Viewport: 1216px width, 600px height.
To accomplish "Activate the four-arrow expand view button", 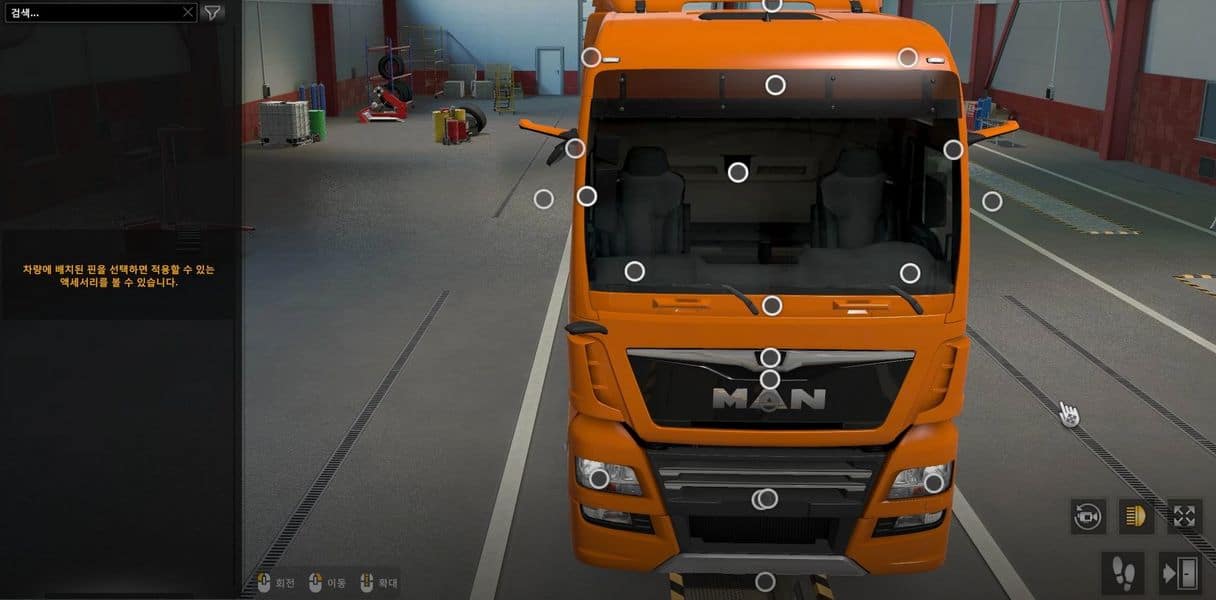I will pyautogui.click(x=1184, y=516).
